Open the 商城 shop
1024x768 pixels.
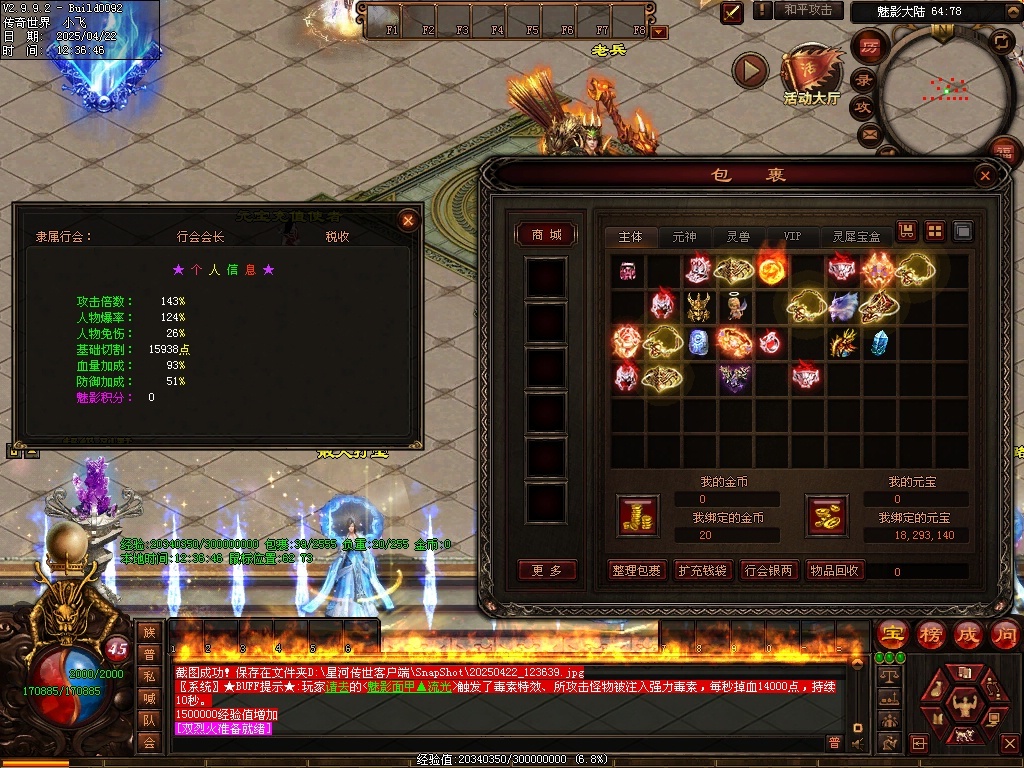coord(547,235)
